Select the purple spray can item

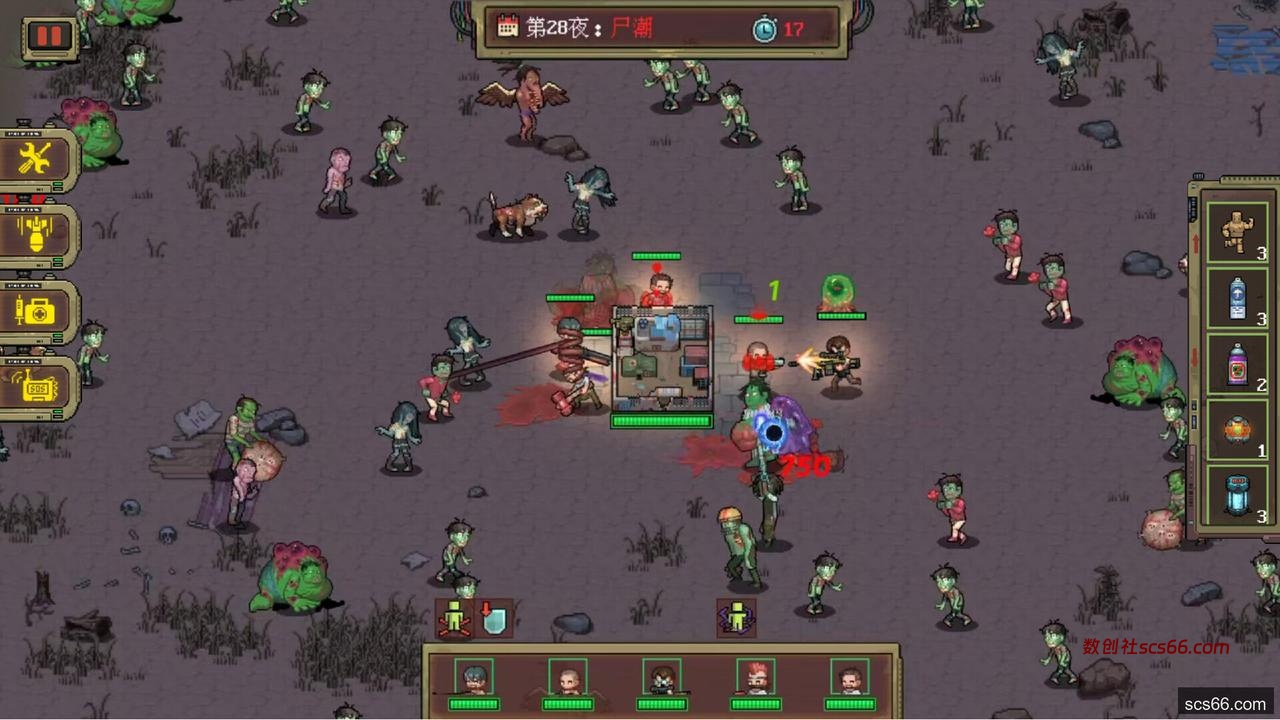(x=1237, y=363)
